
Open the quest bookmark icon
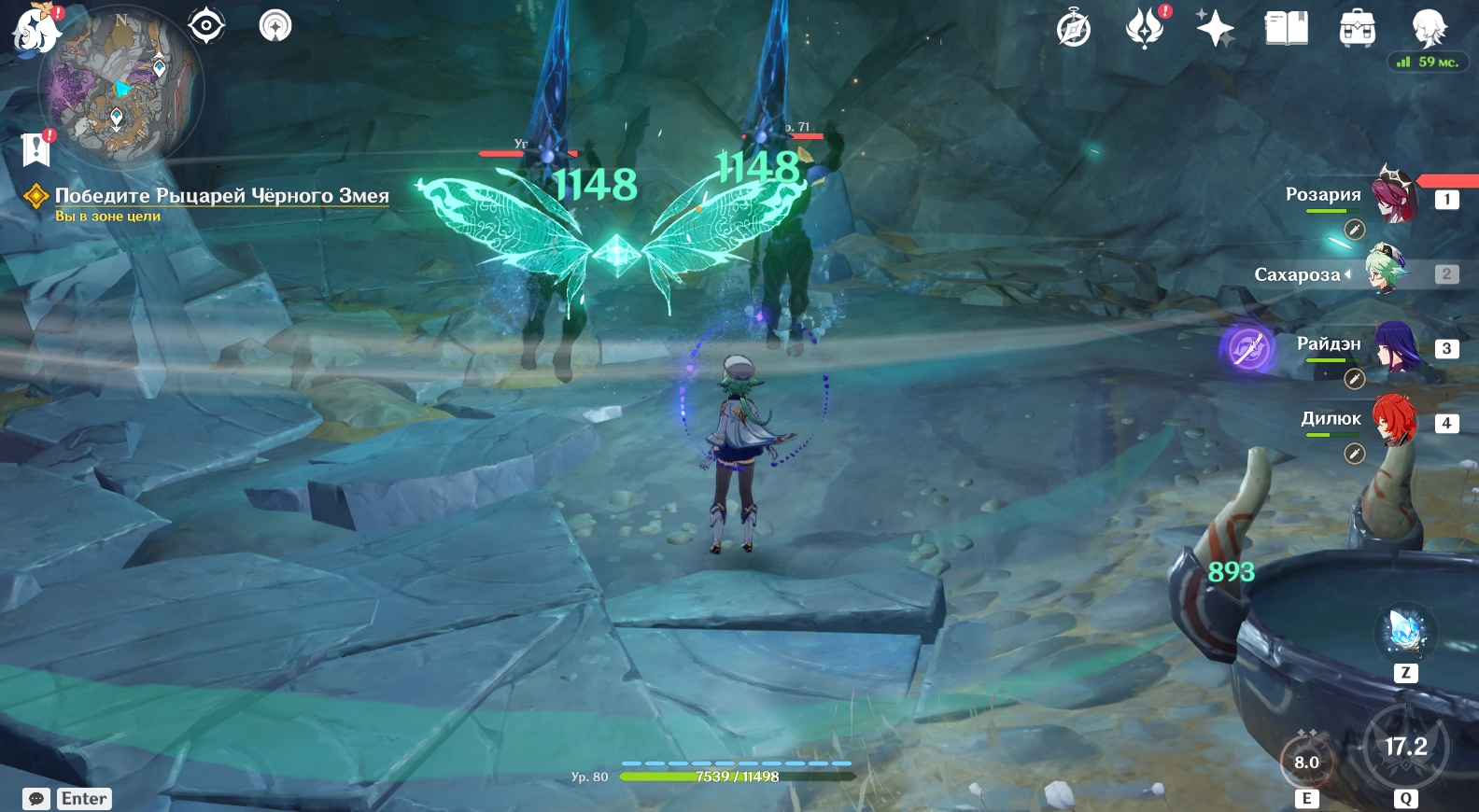tap(35, 148)
